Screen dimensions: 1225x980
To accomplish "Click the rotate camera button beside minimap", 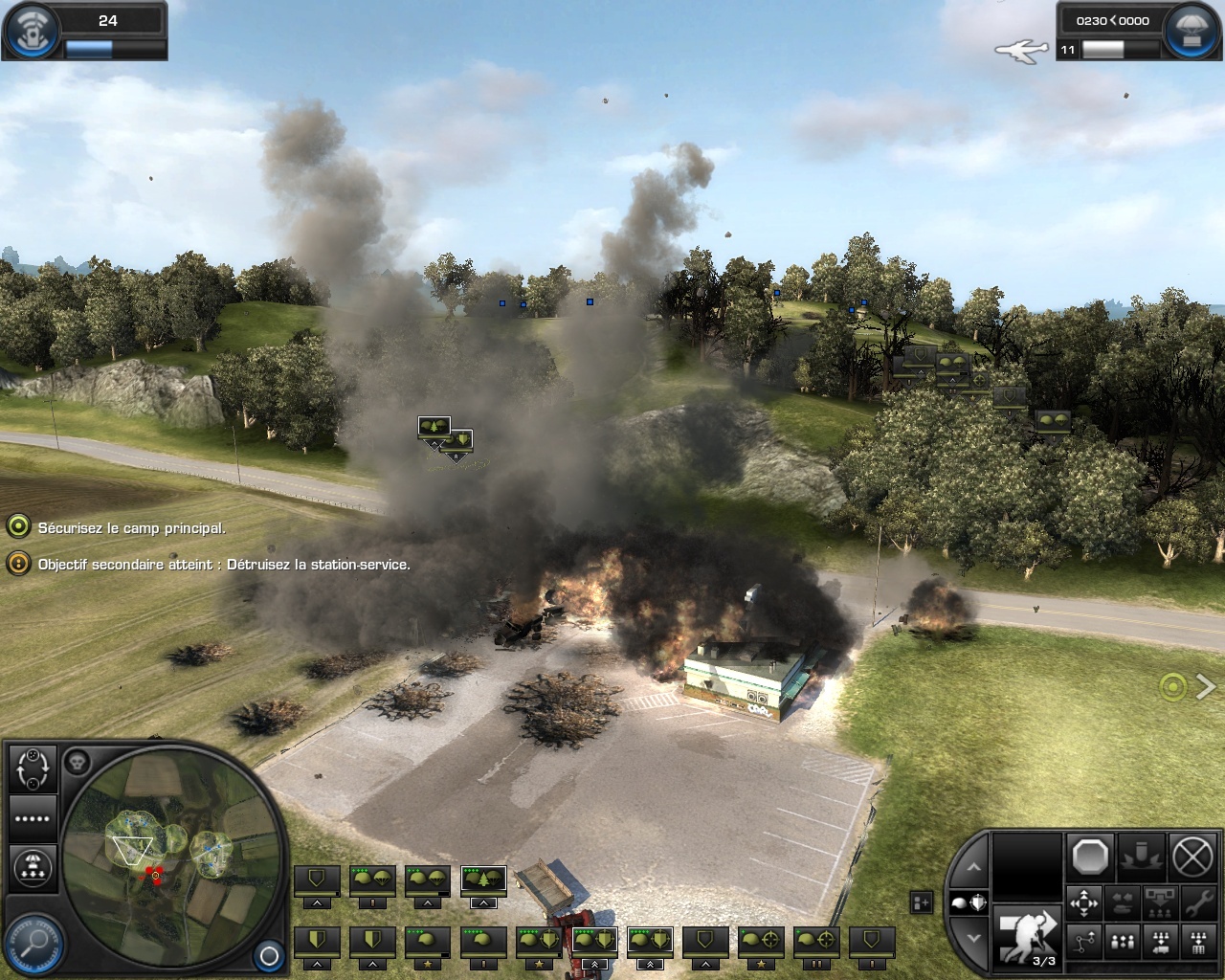I will coord(33,768).
